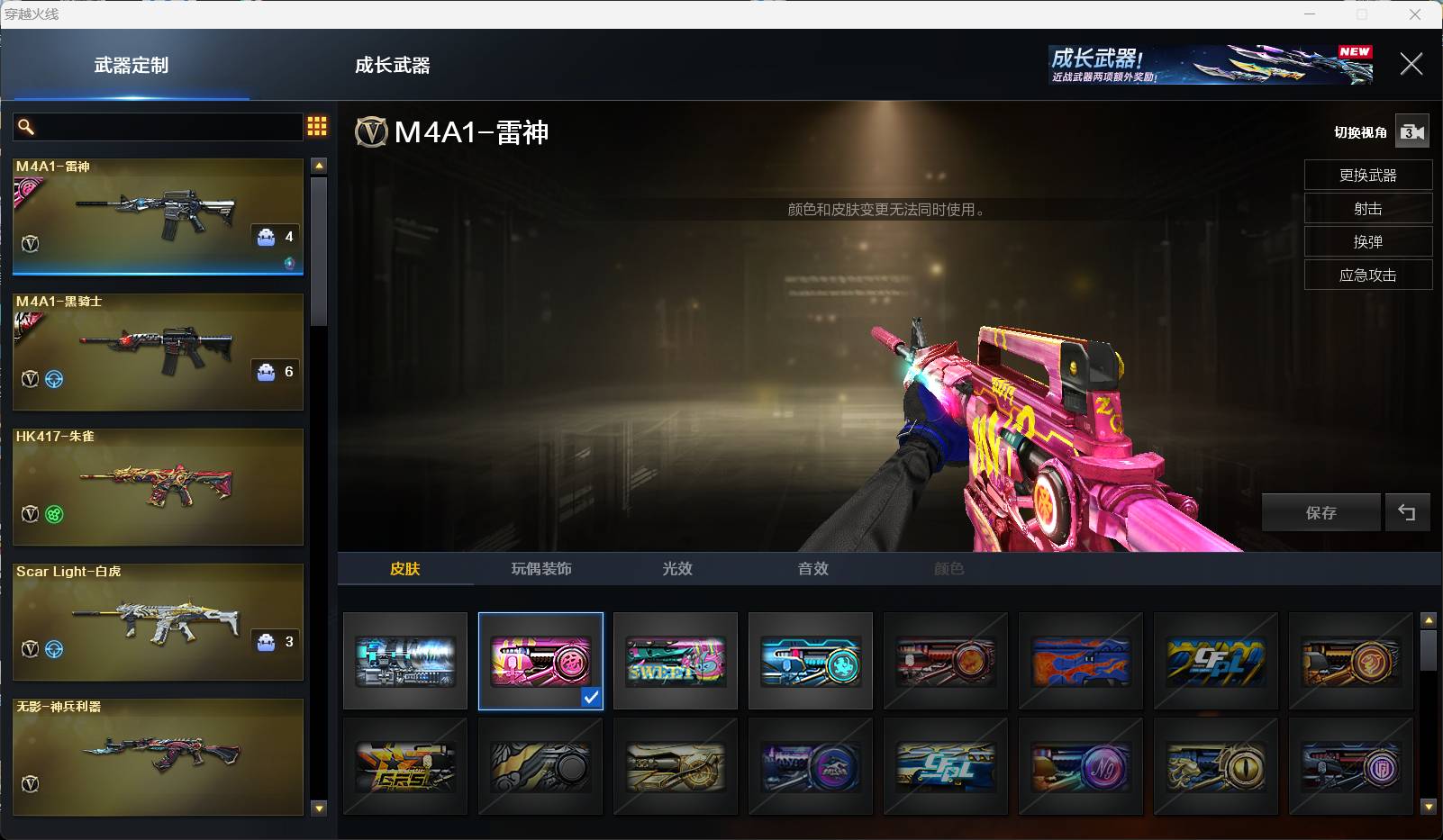Click the 更换武器 button
Screen dimensions: 1443x840
point(1367,176)
